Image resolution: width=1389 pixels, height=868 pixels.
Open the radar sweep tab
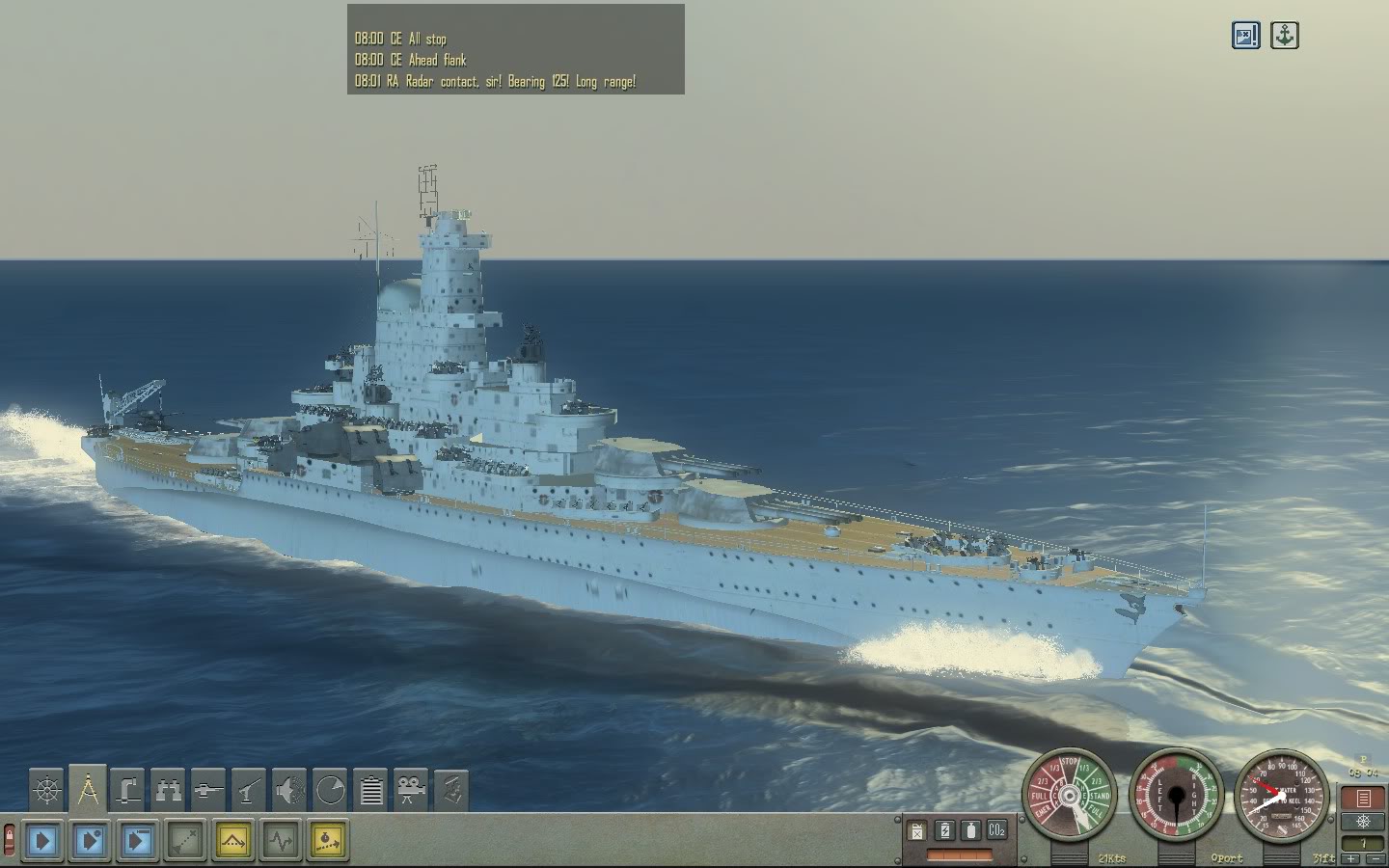(x=330, y=791)
